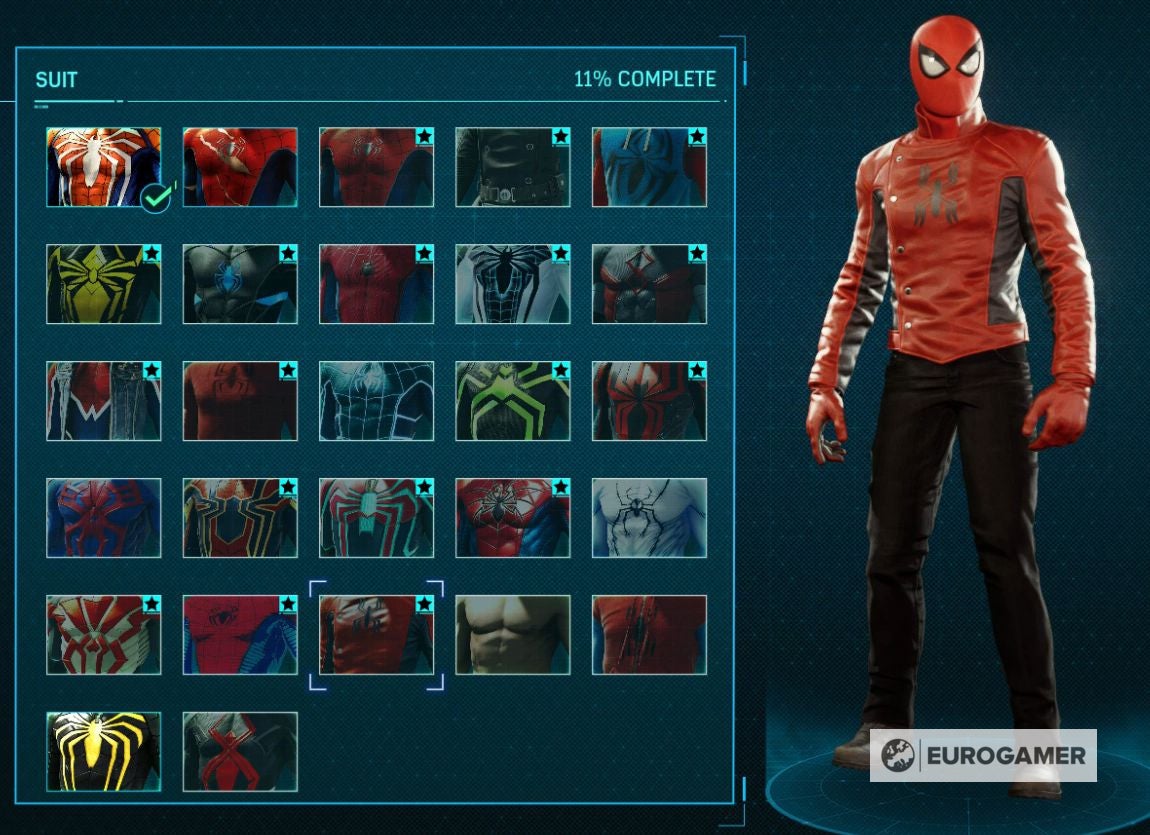Image resolution: width=1150 pixels, height=835 pixels.
Task: Select the equipped Advanced Suit with white spider
Action: [x=103, y=167]
